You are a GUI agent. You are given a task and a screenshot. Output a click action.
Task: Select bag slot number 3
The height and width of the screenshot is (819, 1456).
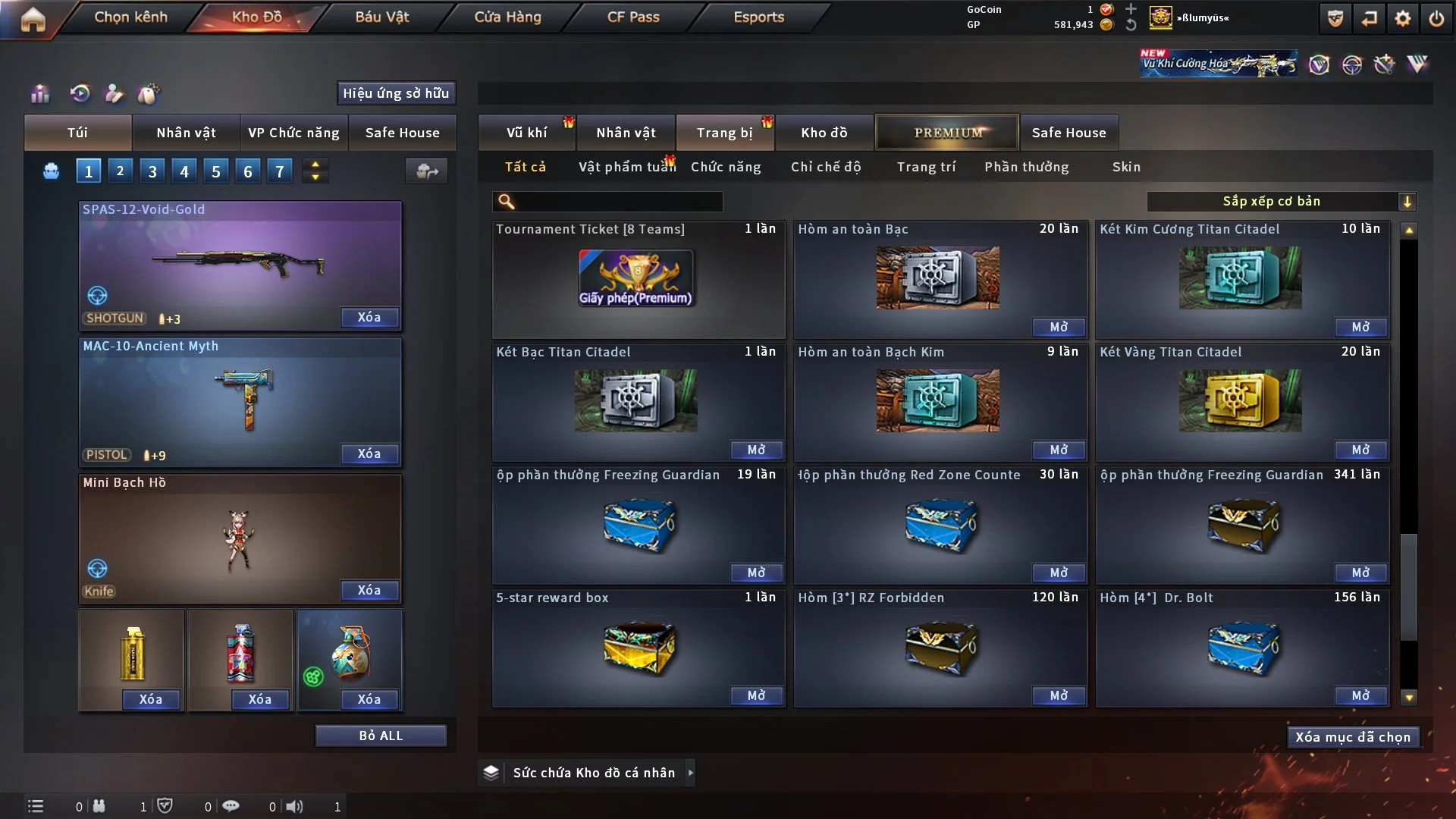[x=152, y=171]
